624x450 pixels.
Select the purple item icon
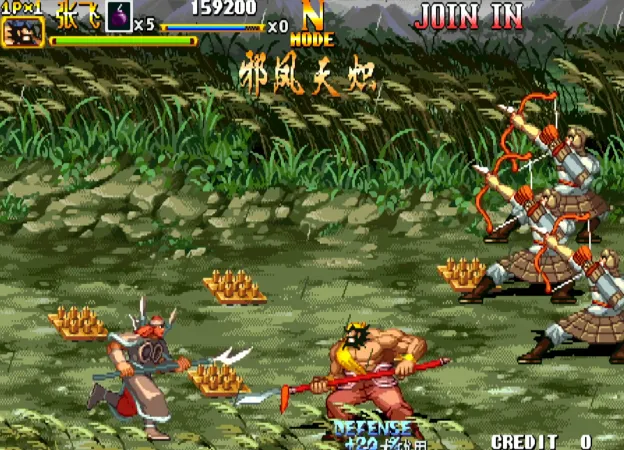[x=118, y=18]
